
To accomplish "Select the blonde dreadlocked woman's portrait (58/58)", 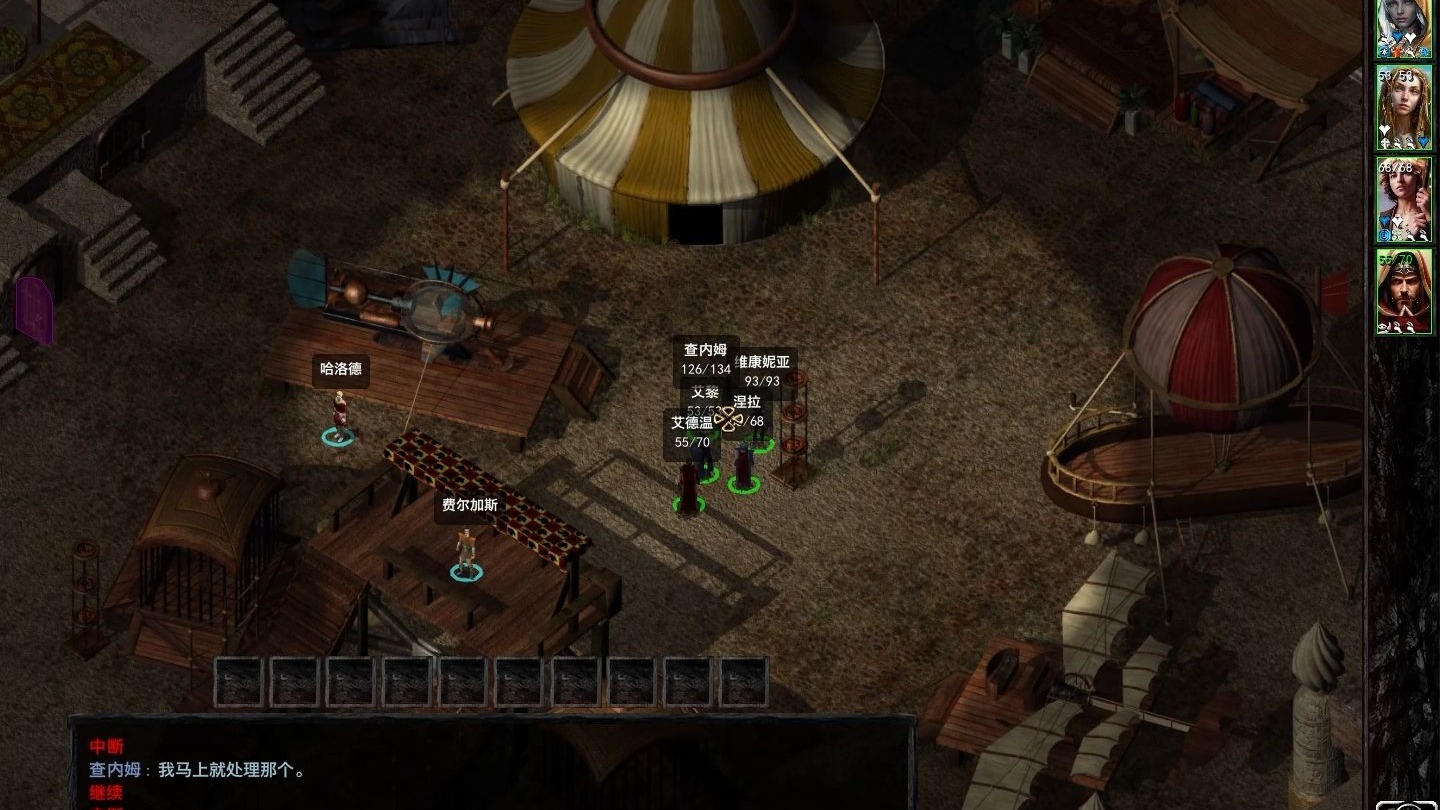I will tap(1404, 107).
